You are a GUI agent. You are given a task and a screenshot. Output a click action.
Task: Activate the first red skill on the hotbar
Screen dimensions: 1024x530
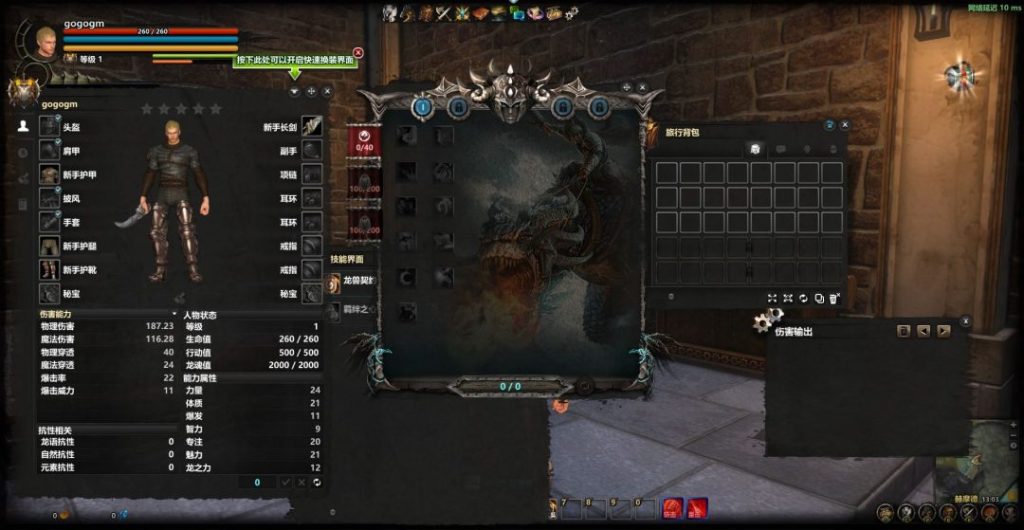pos(674,508)
